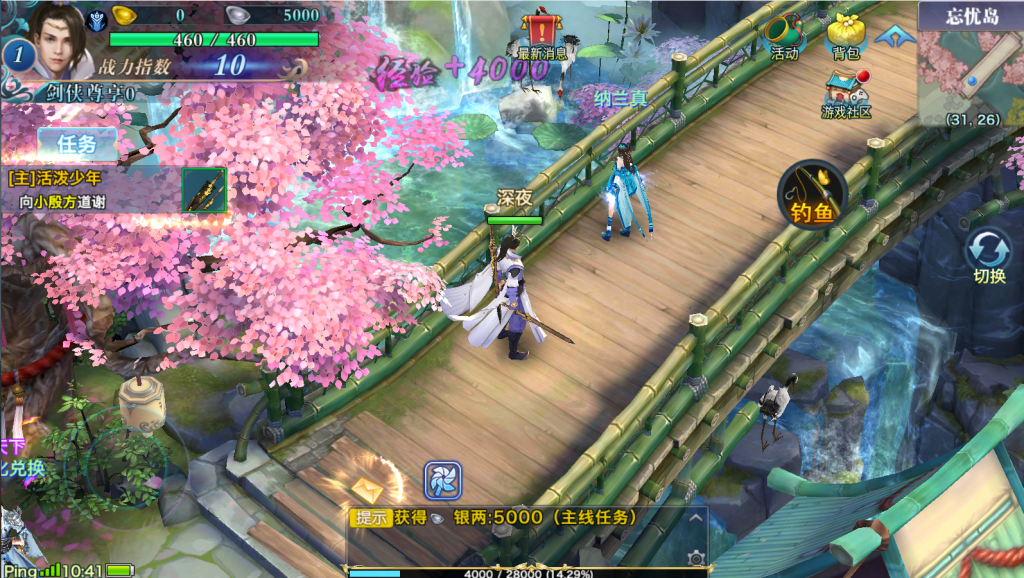Open chat settings gear icon
The width and height of the screenshot is (1024, 578).
[696, 557]
